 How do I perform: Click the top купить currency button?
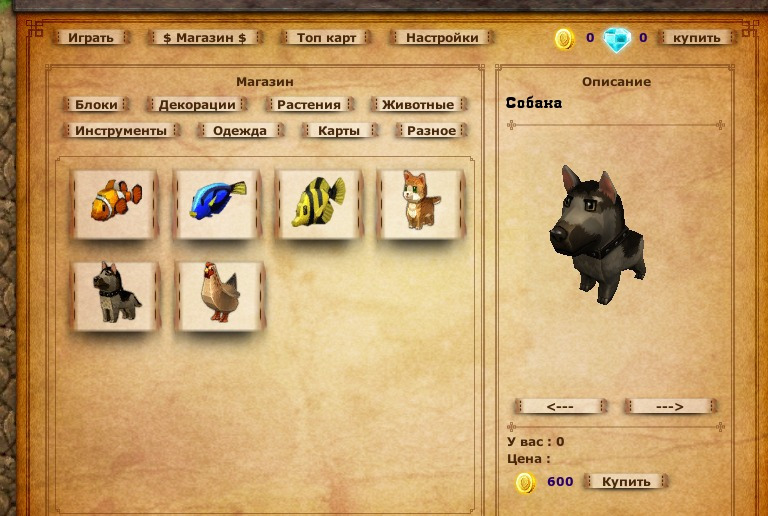pos(696,38)
